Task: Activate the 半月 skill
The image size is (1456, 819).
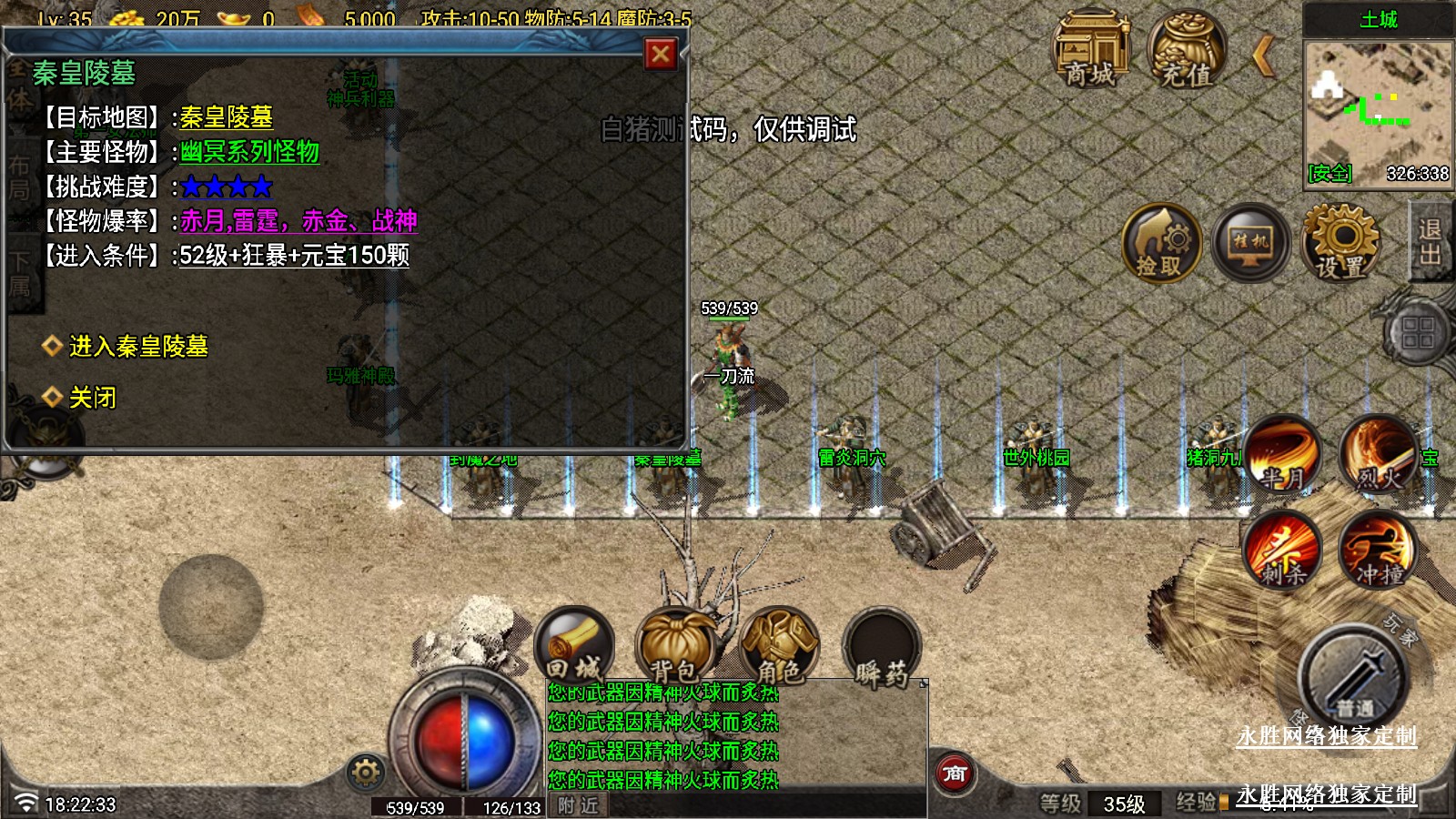Action: pos(1282,453)
